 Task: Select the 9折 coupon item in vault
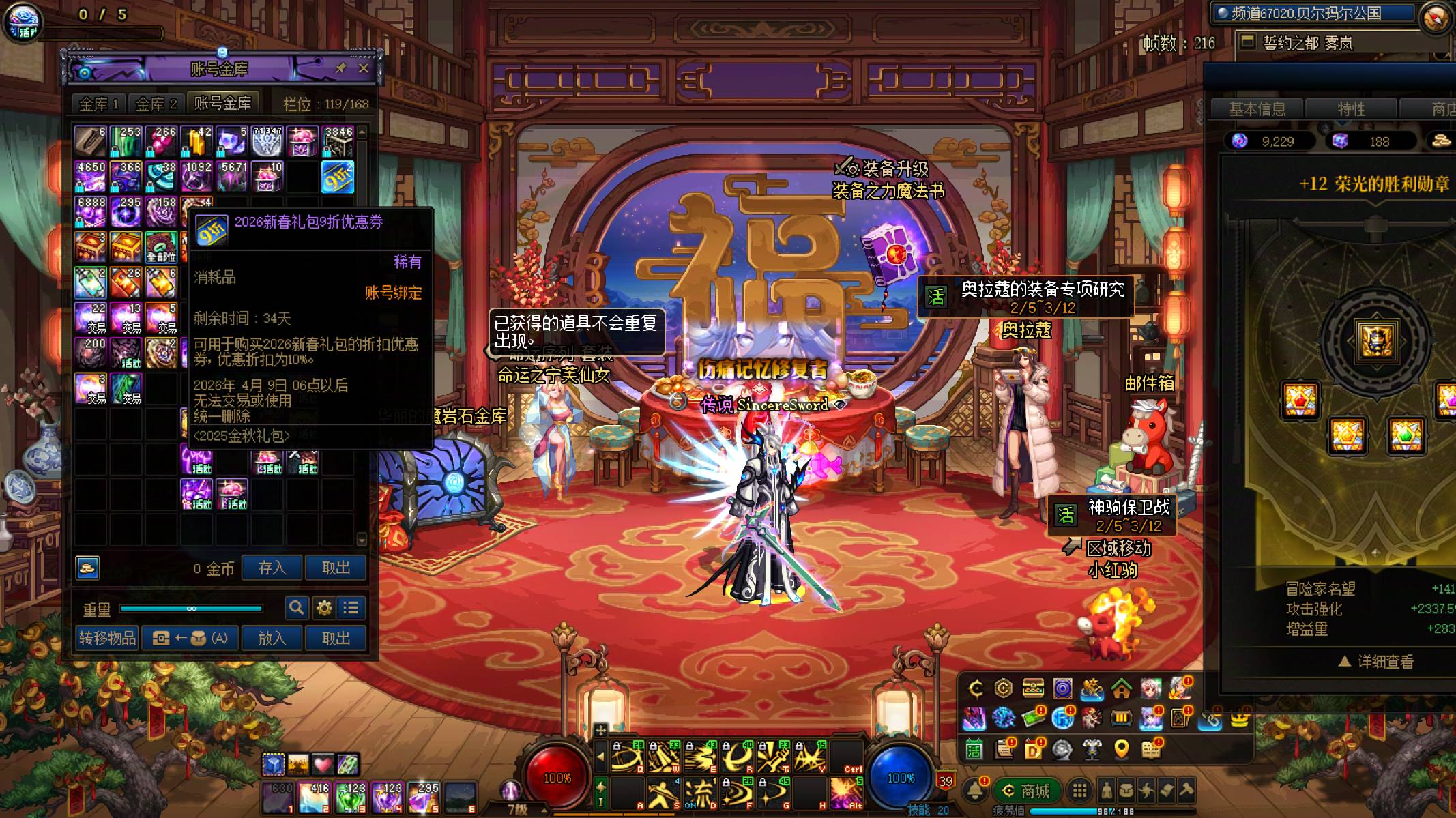pos(338,177)
